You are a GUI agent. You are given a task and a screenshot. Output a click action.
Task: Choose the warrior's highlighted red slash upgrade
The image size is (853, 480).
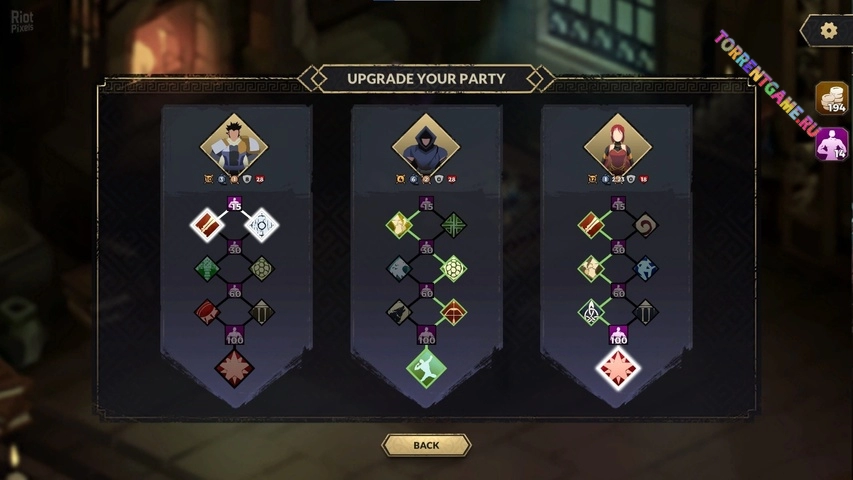coord(207,224)
